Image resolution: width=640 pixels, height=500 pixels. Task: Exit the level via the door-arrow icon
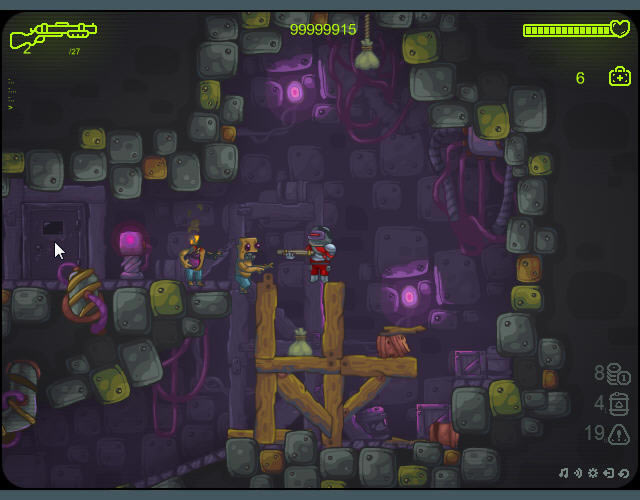608,473
